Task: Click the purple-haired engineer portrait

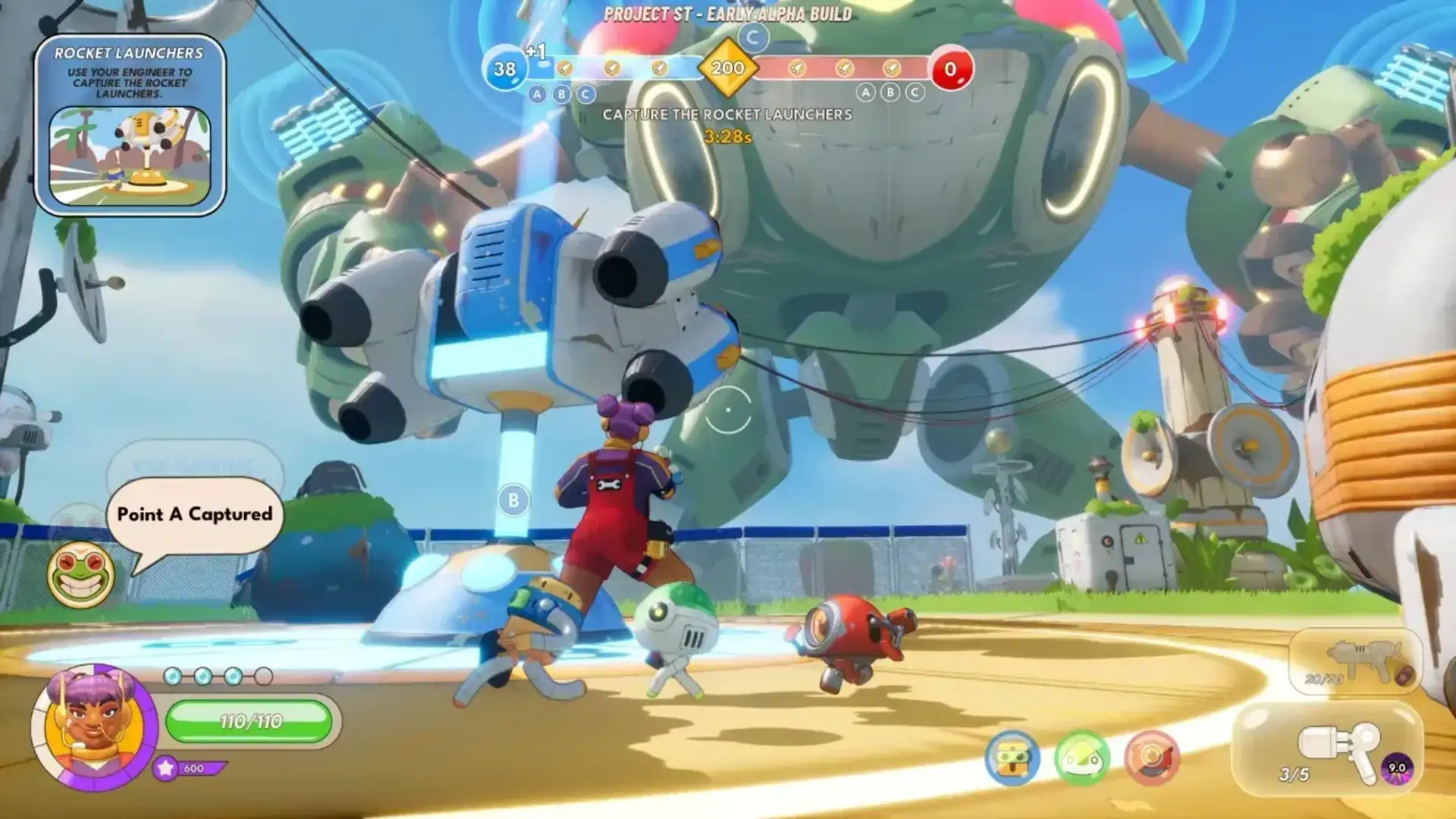Action: coord(93,726)
